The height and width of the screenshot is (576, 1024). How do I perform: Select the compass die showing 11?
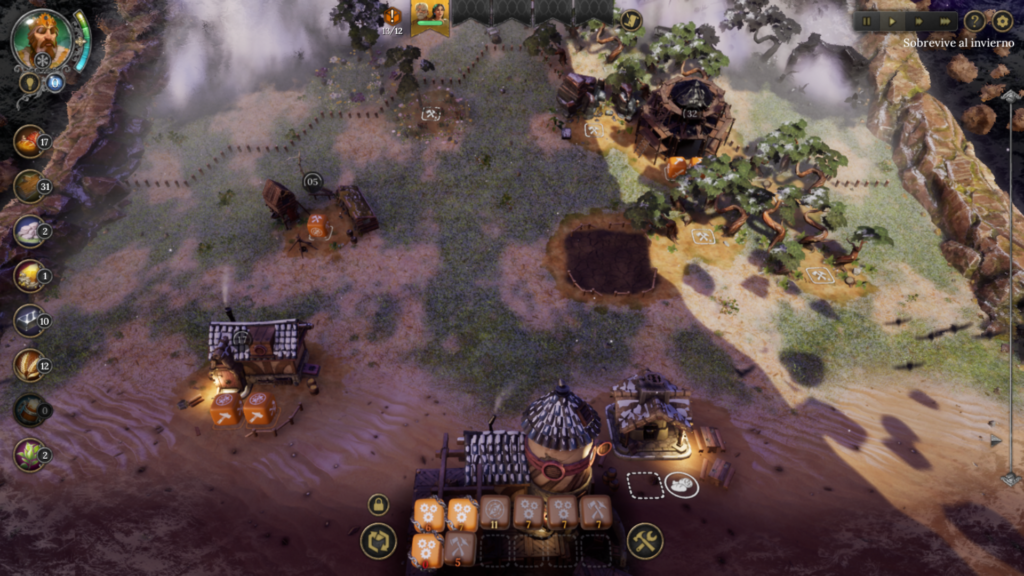point(495,512)
